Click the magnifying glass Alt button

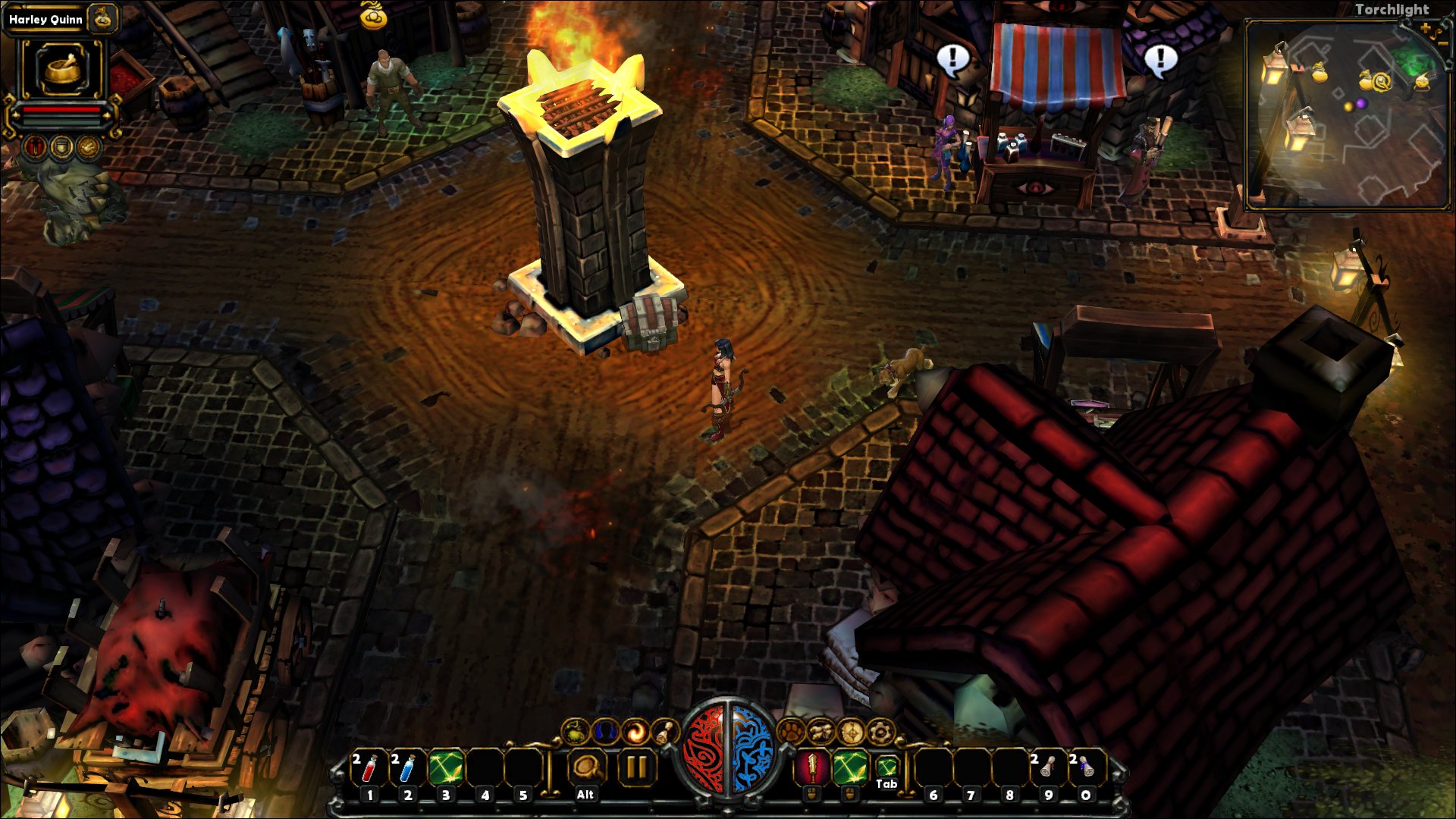point(585,769)
